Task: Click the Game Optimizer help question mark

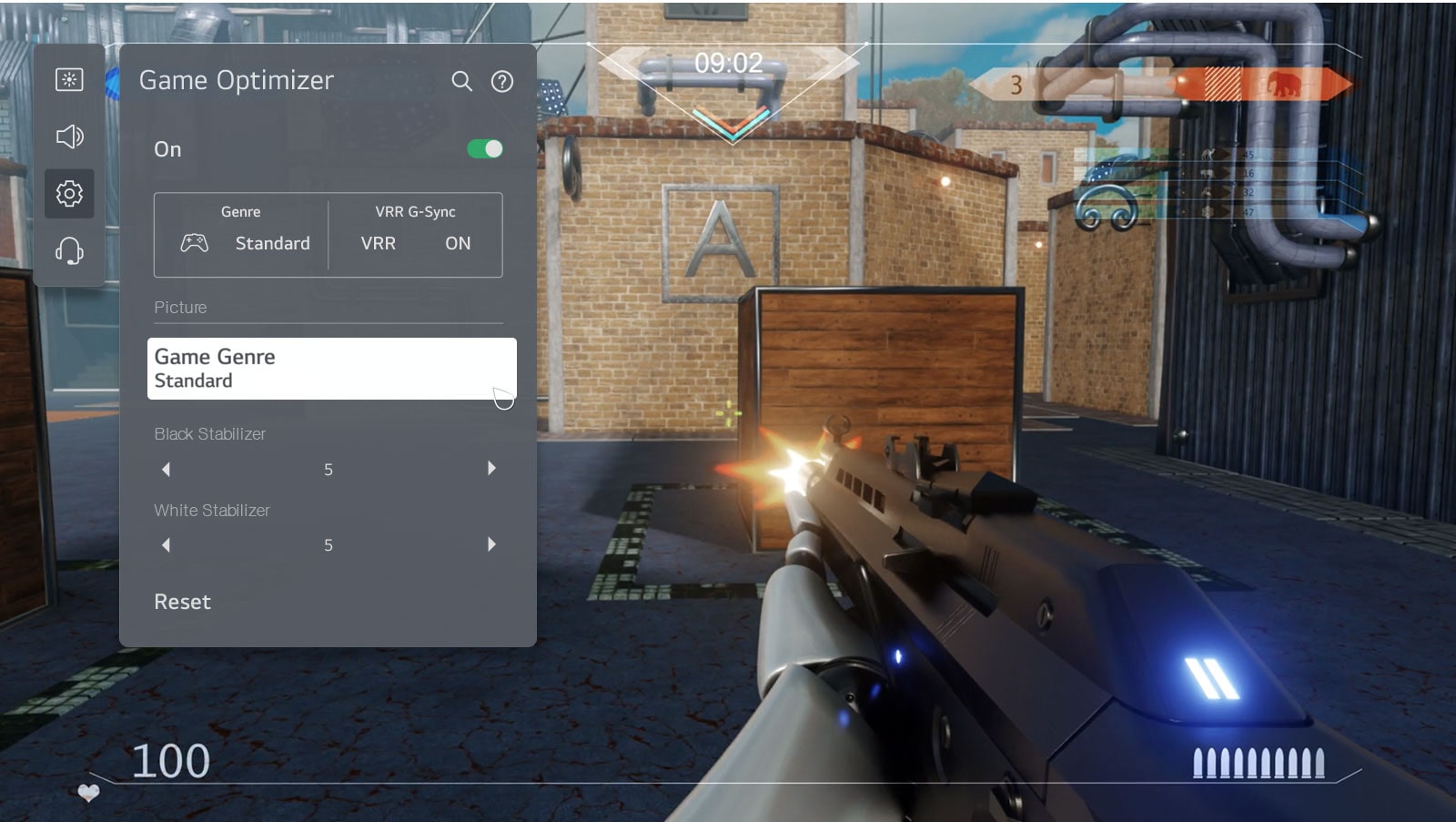Action: click(501, 81)
